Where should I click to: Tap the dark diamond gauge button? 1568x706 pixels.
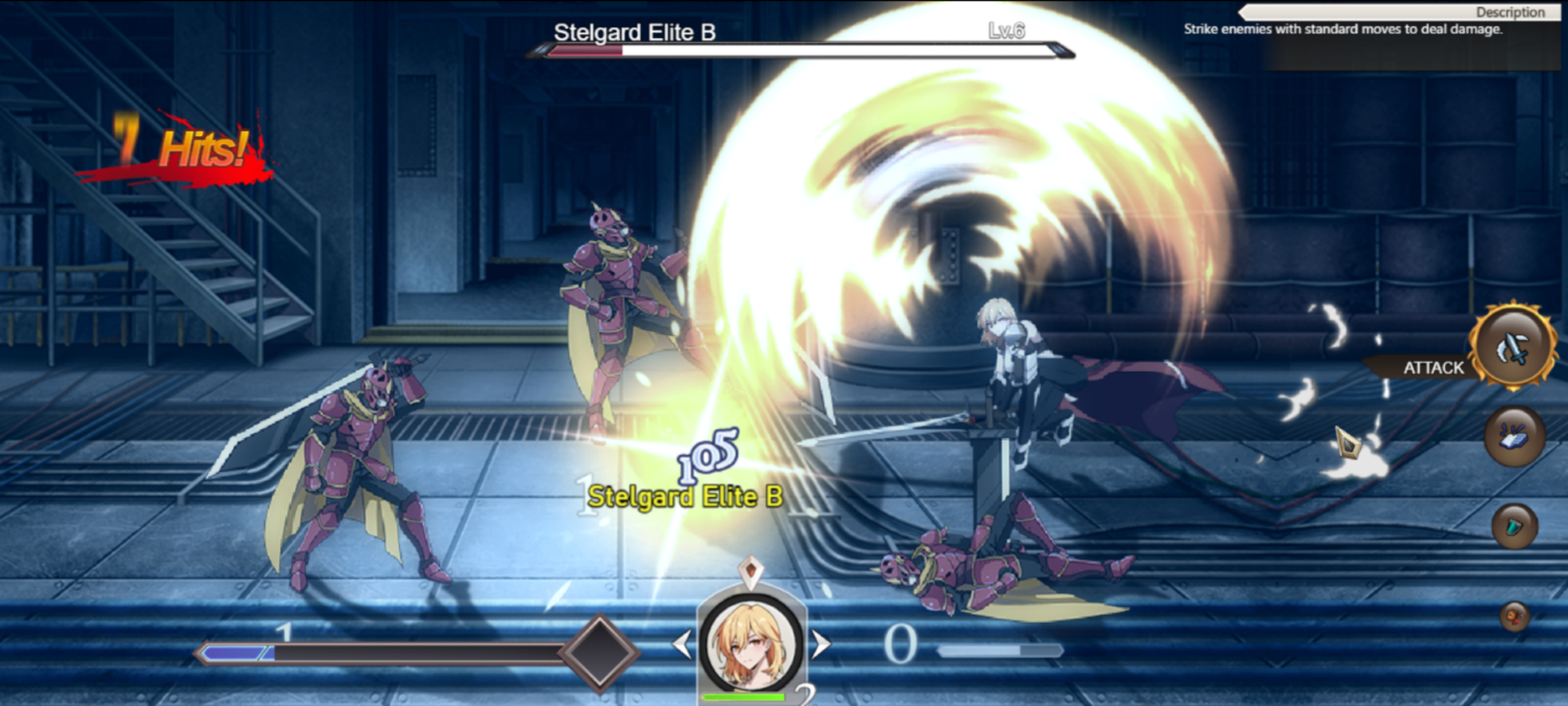pyautogui.click(x=601, y=652)
